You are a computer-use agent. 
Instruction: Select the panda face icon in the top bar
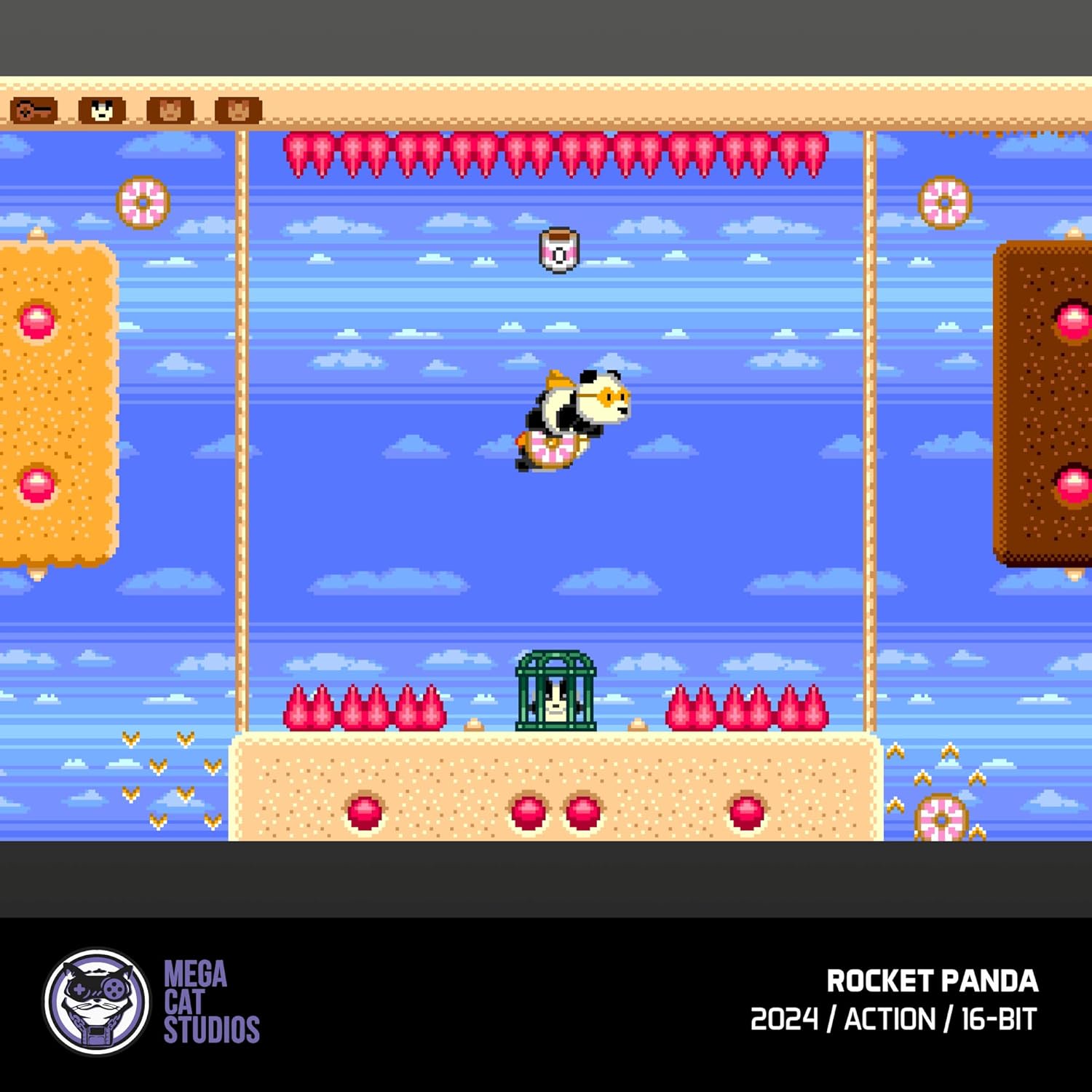102,111
